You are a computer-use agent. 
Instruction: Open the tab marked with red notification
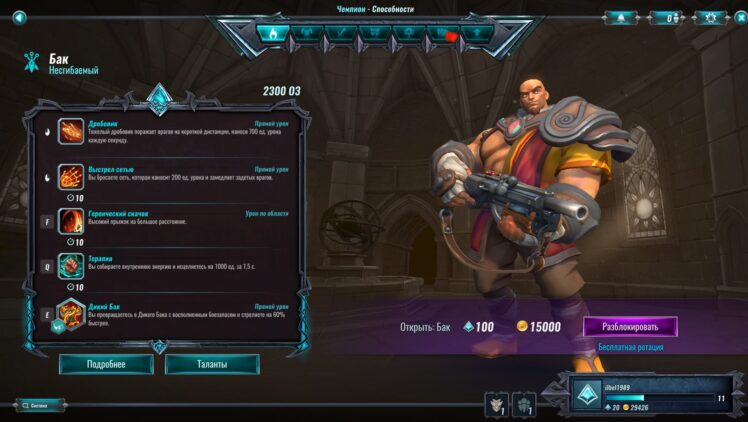[x=441, y=33]
